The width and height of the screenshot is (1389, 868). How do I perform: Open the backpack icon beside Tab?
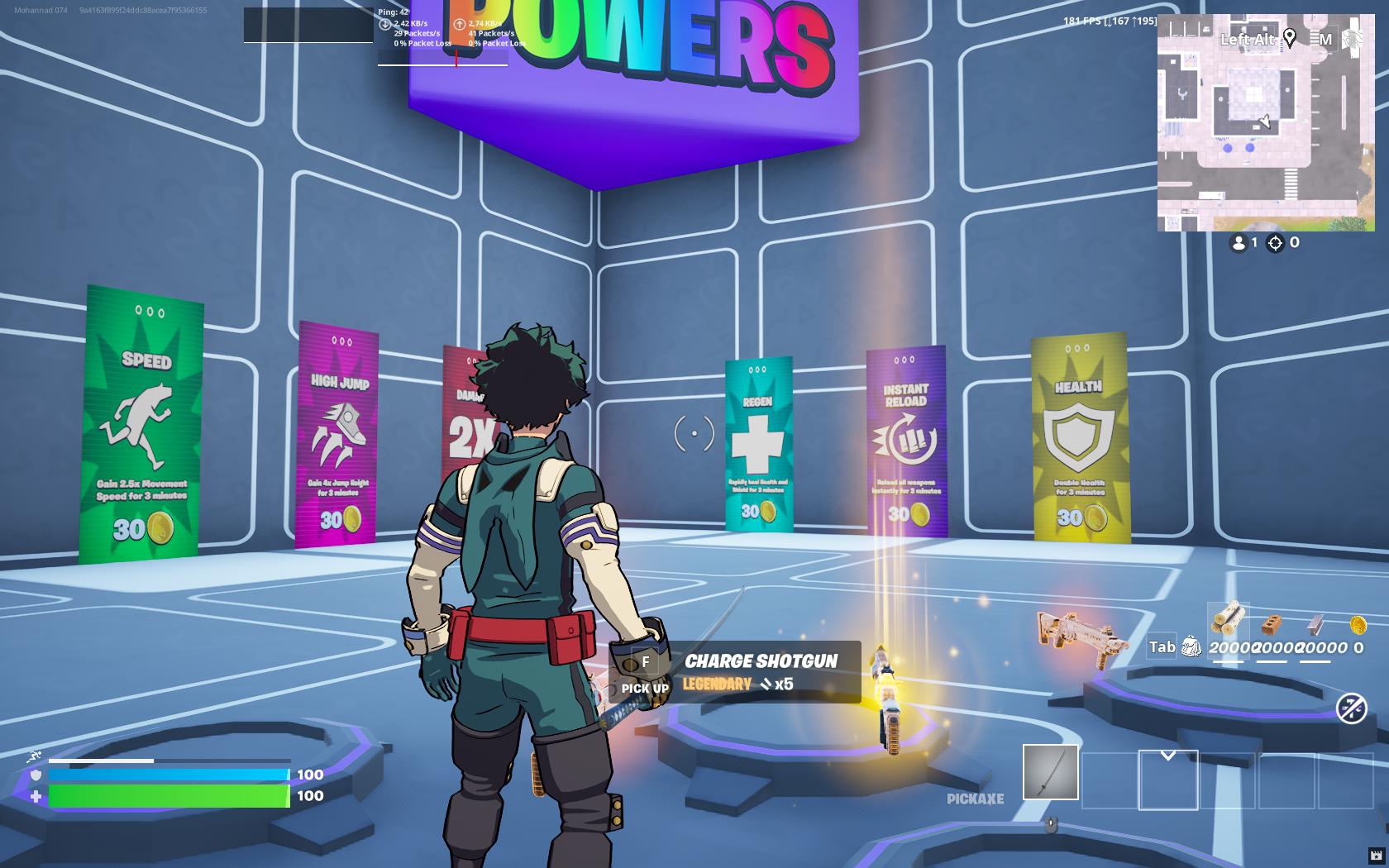pos(1191,647)
